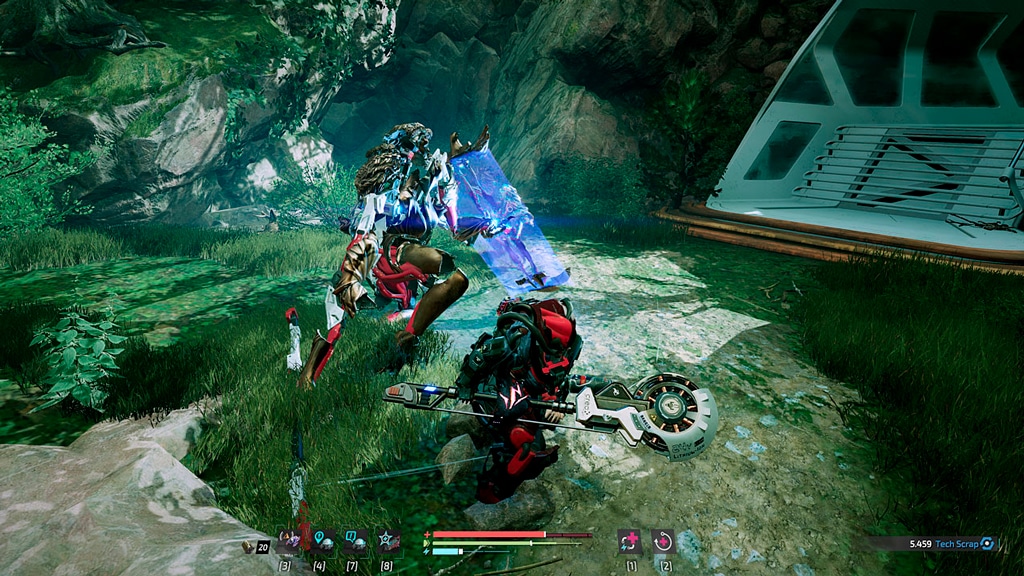Click the Tech Scrap hexagon icon

point(988,544)
